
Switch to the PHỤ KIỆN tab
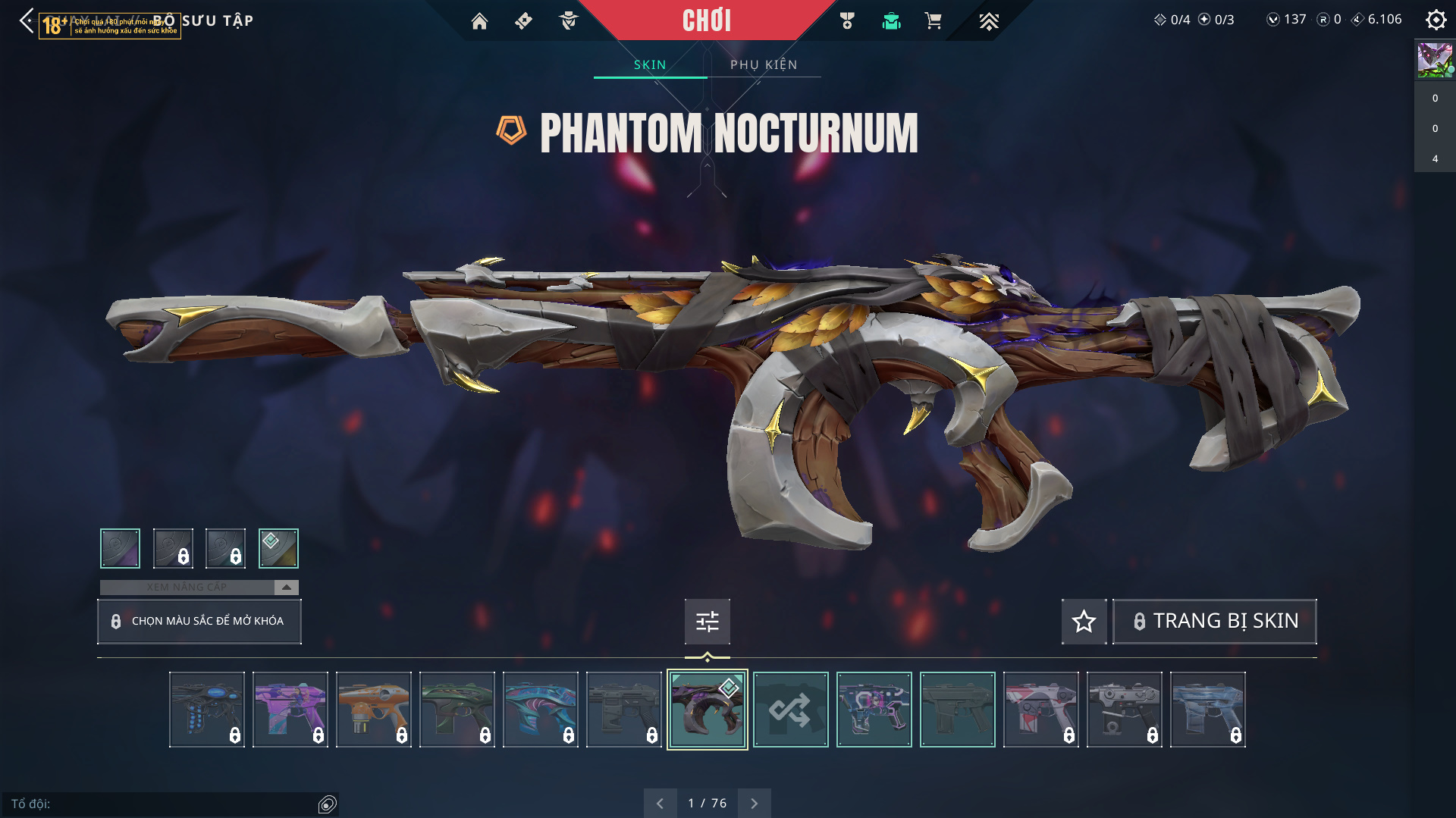click(x=764, y=64)
